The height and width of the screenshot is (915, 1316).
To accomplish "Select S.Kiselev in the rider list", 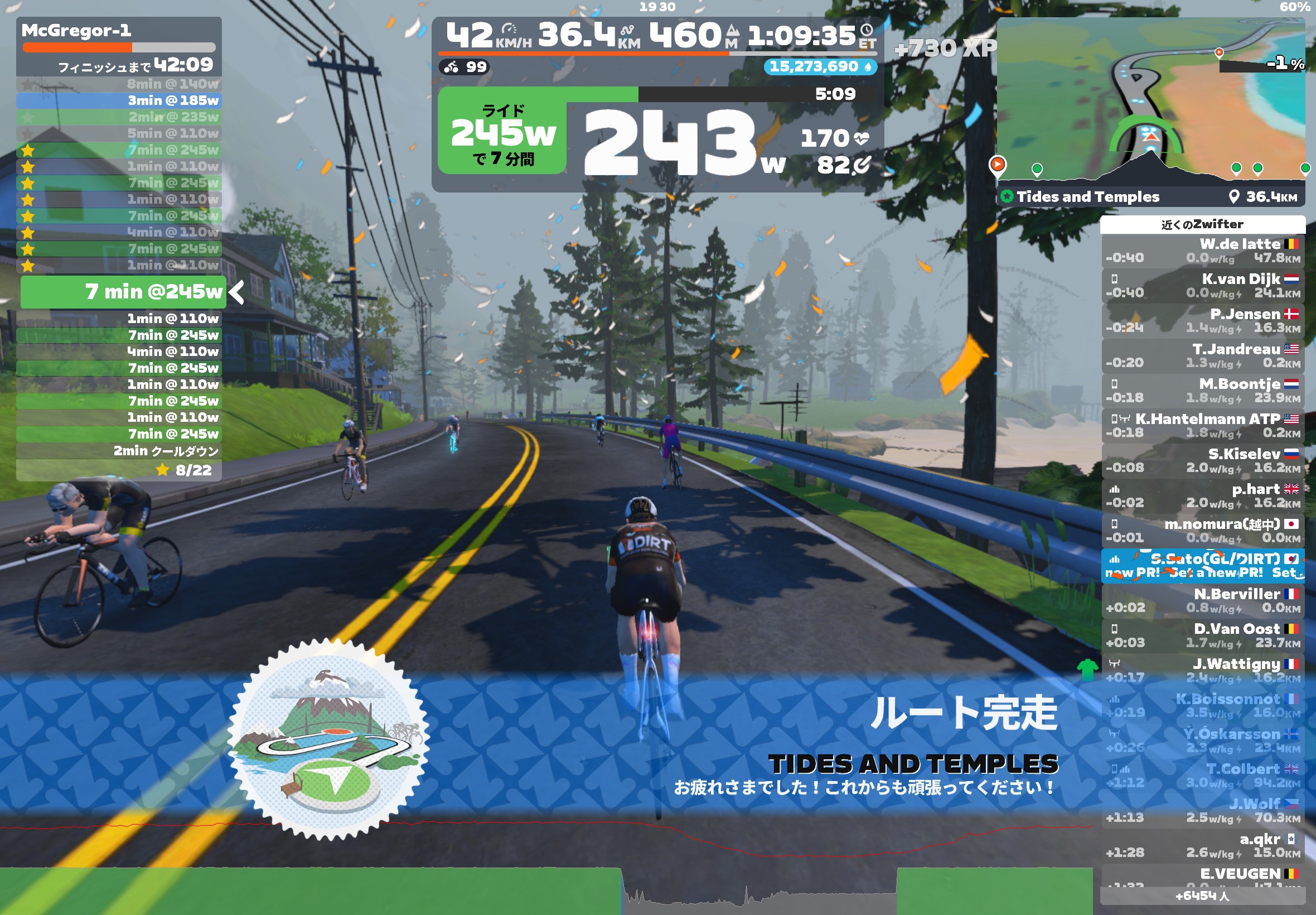I will (x=1202, y=461).
